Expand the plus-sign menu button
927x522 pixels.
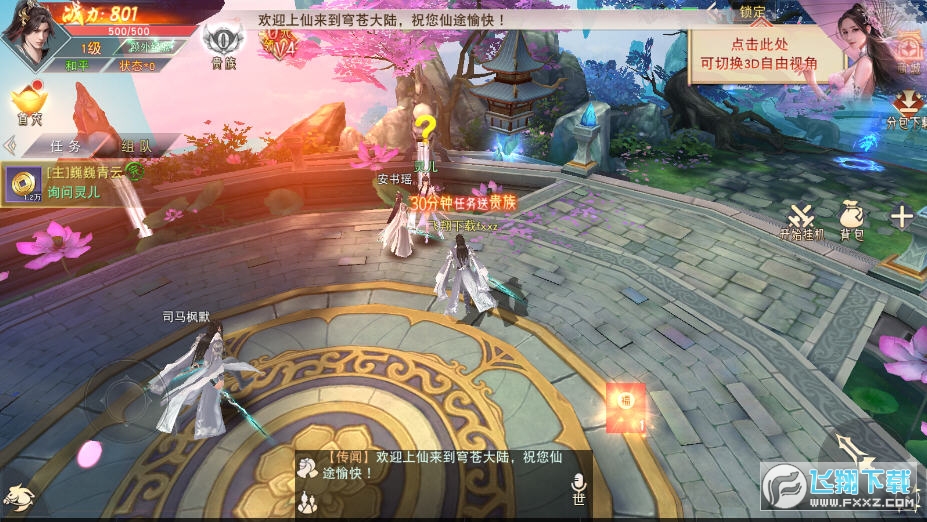902,216
